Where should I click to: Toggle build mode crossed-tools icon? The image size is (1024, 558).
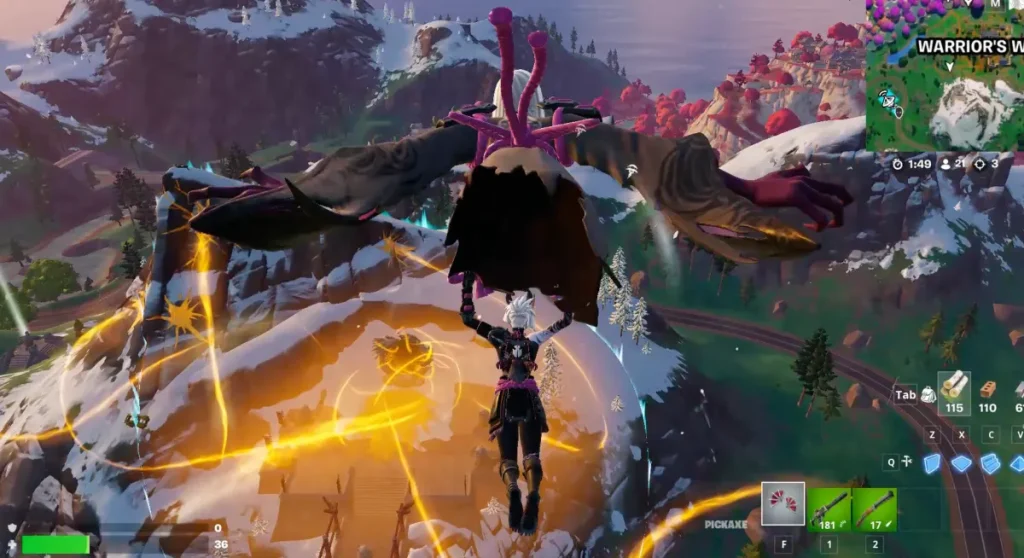coord(906,462)
